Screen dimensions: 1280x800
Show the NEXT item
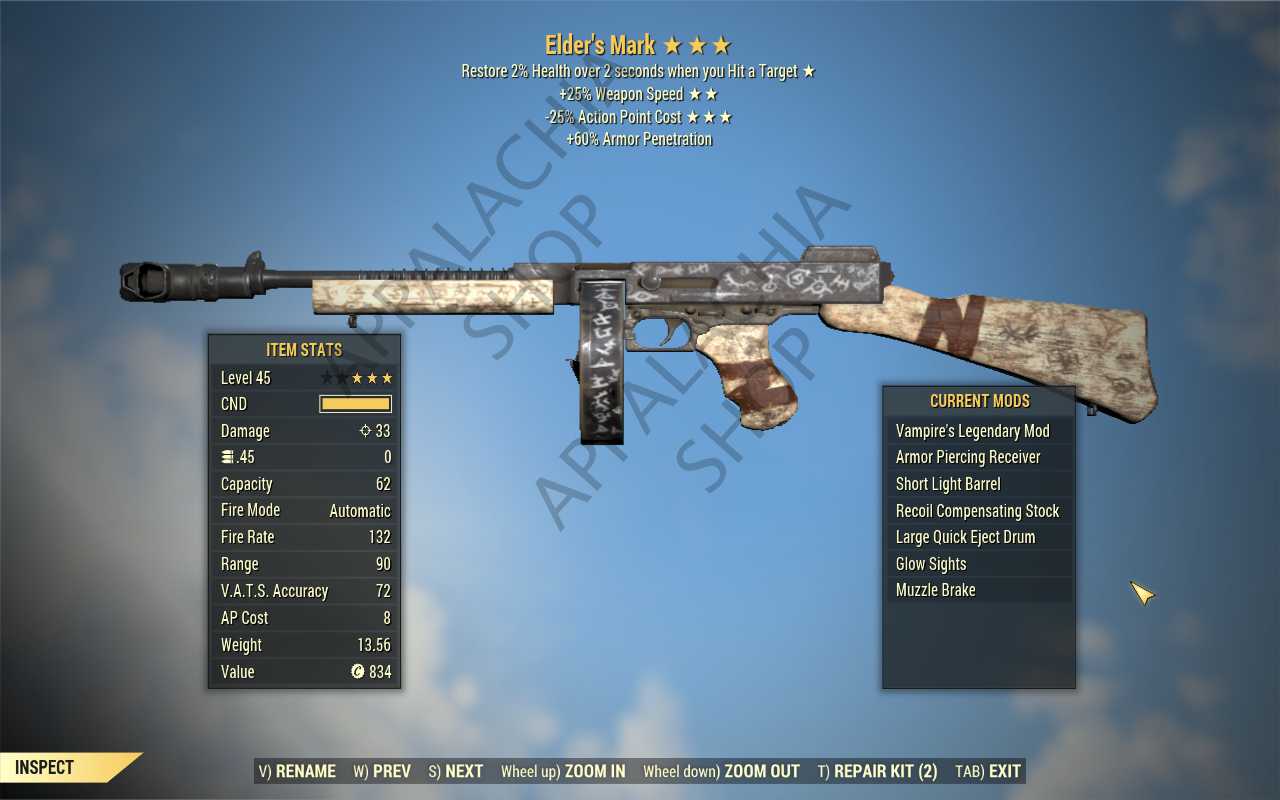coord(455,771)
